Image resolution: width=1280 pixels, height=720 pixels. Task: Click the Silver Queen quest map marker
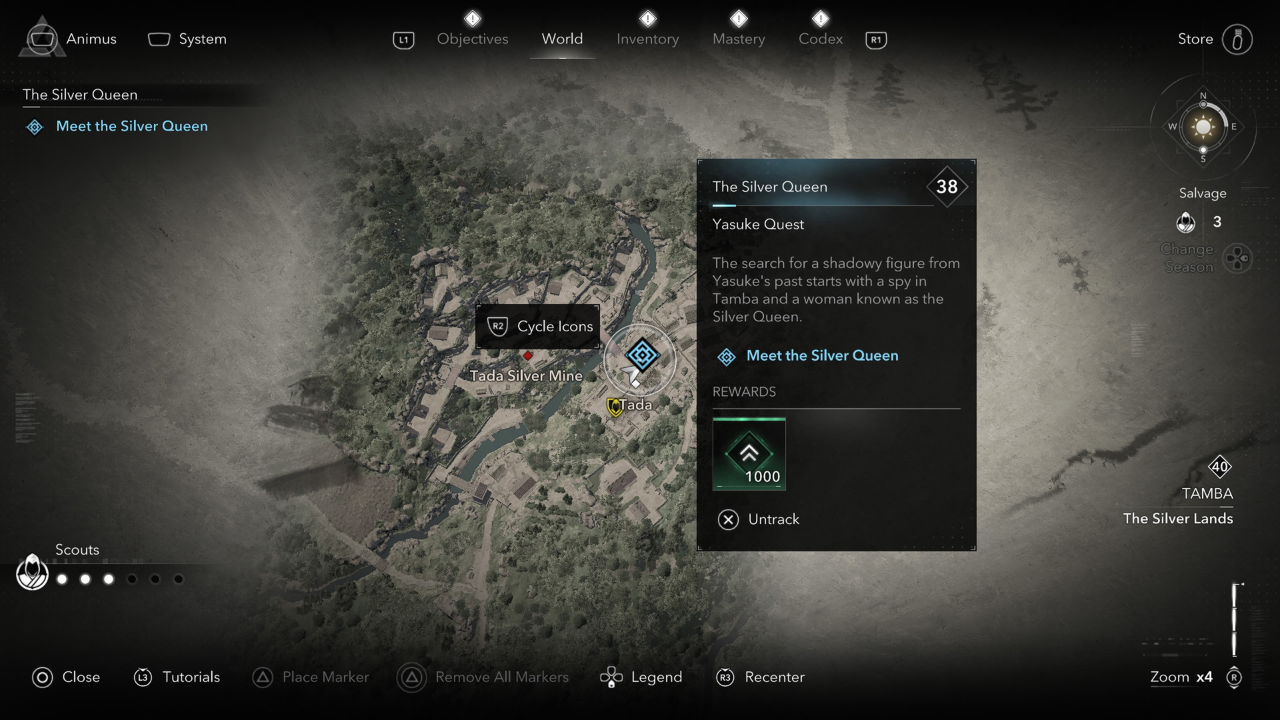click(641, 354)
